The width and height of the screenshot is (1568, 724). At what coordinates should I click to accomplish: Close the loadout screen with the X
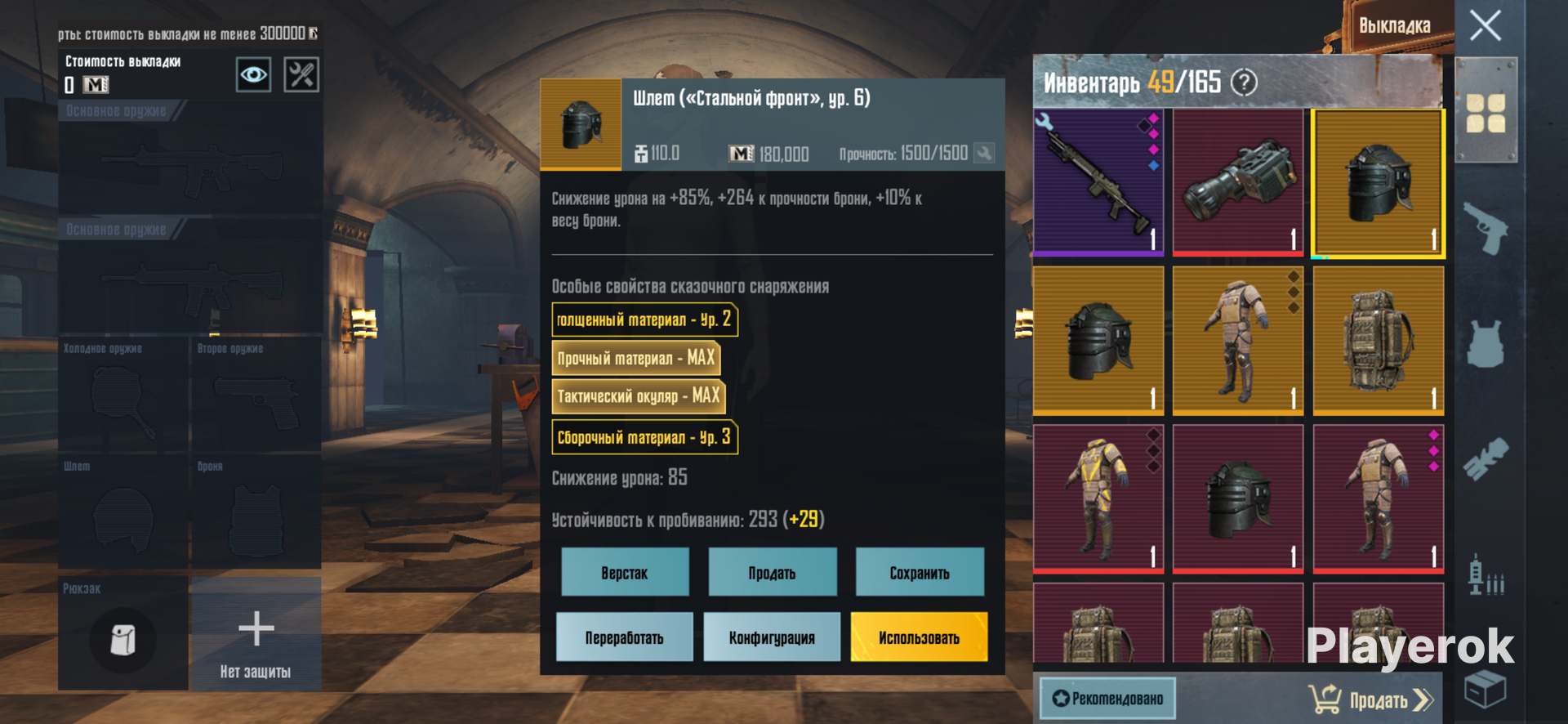coord(1485,25)
